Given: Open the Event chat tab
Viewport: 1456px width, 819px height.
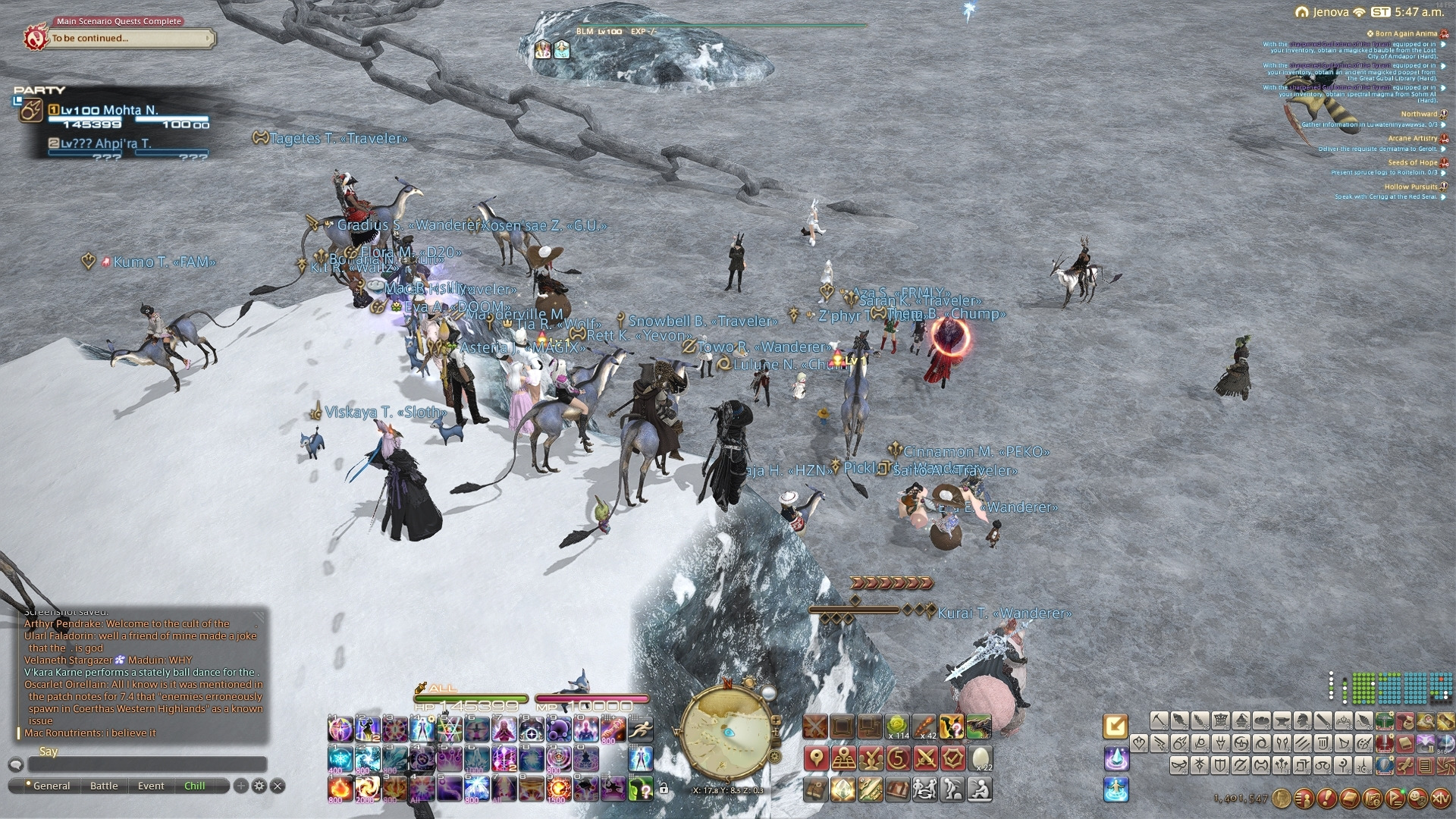Looking at the screenshot, I should (151, 786).
